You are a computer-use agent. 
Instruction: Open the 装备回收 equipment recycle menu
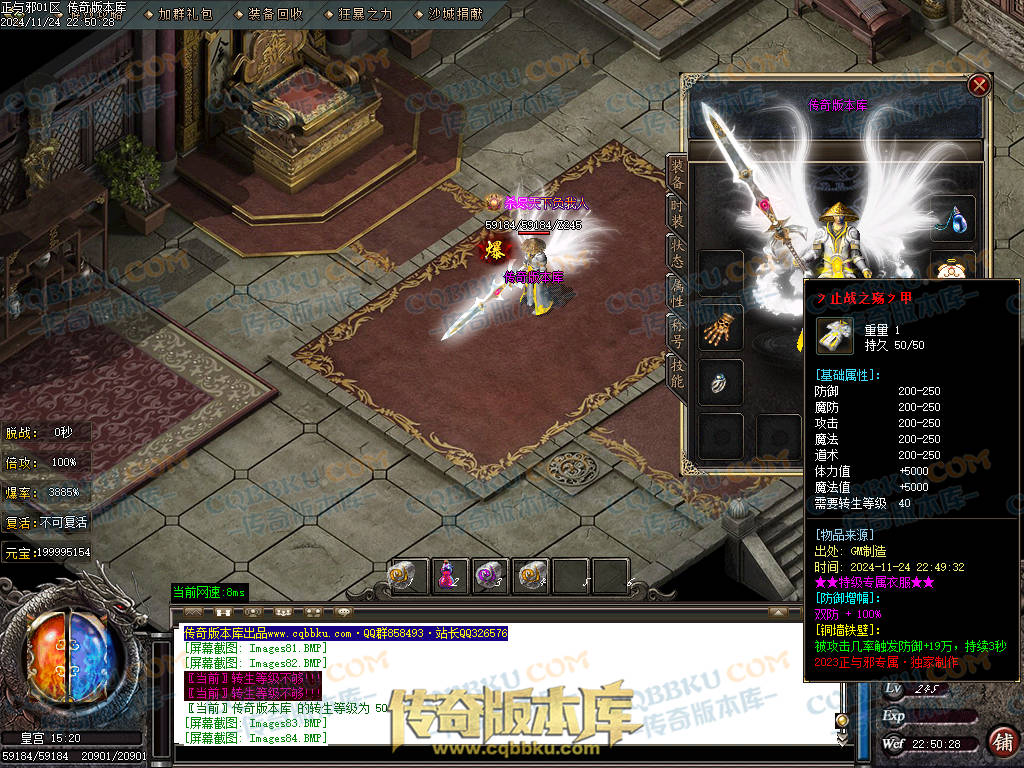click(x=275, y=14)
